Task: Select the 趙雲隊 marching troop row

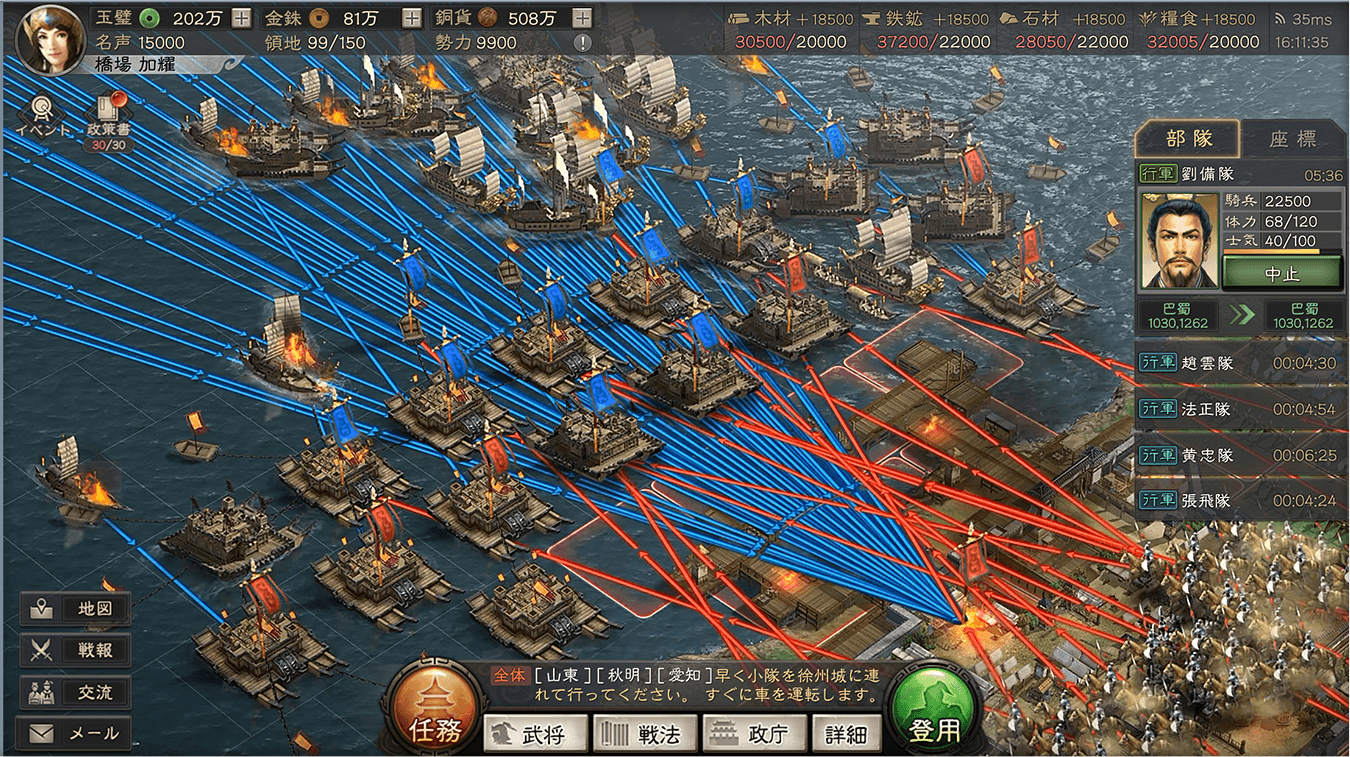Action: 1240,363
